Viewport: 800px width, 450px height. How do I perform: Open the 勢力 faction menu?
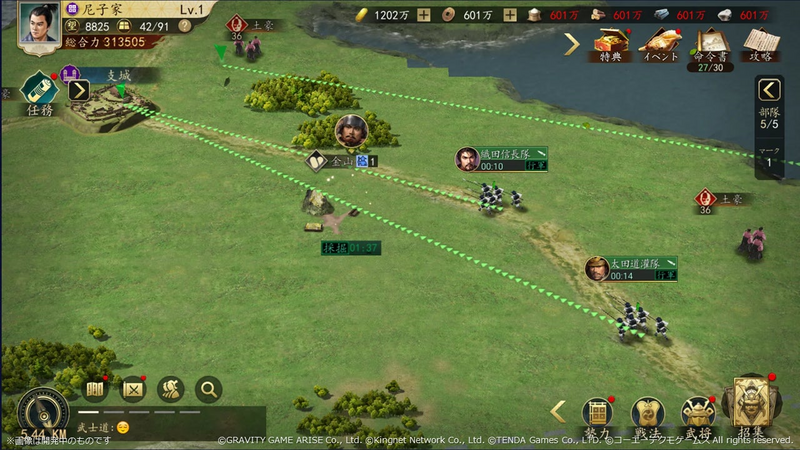point(598,412)
